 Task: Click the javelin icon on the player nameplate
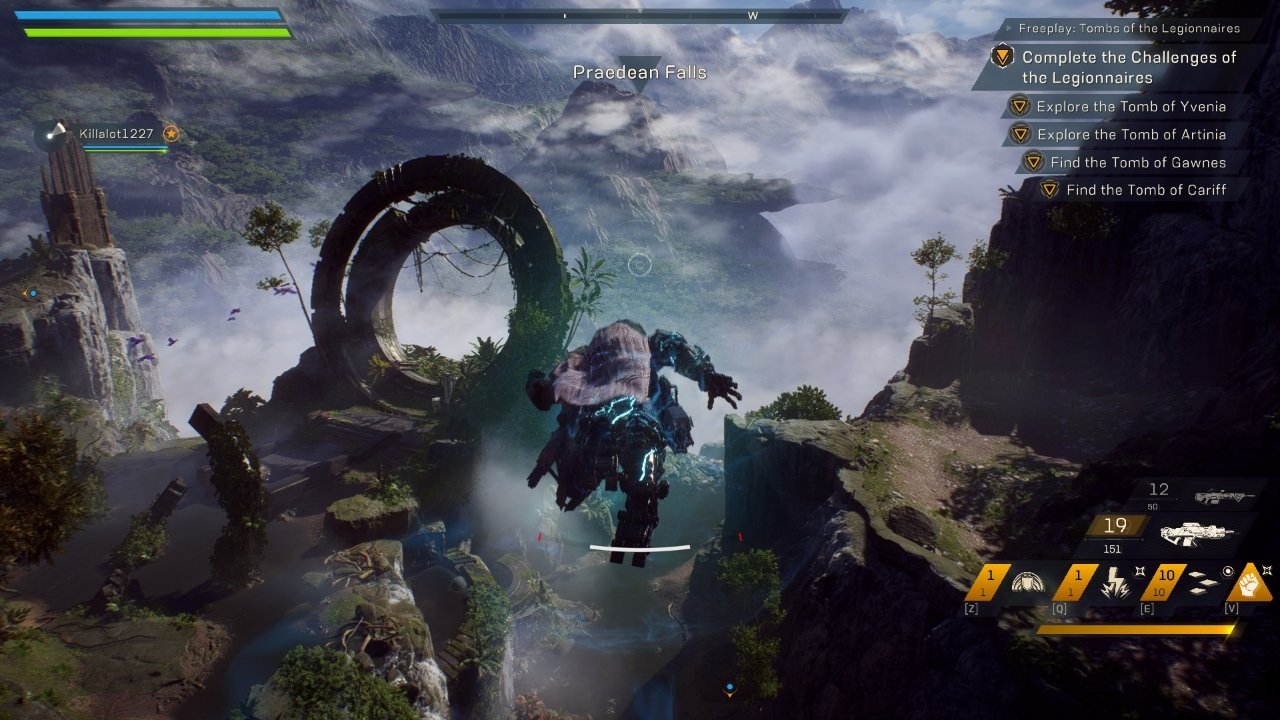pos(56,129)
